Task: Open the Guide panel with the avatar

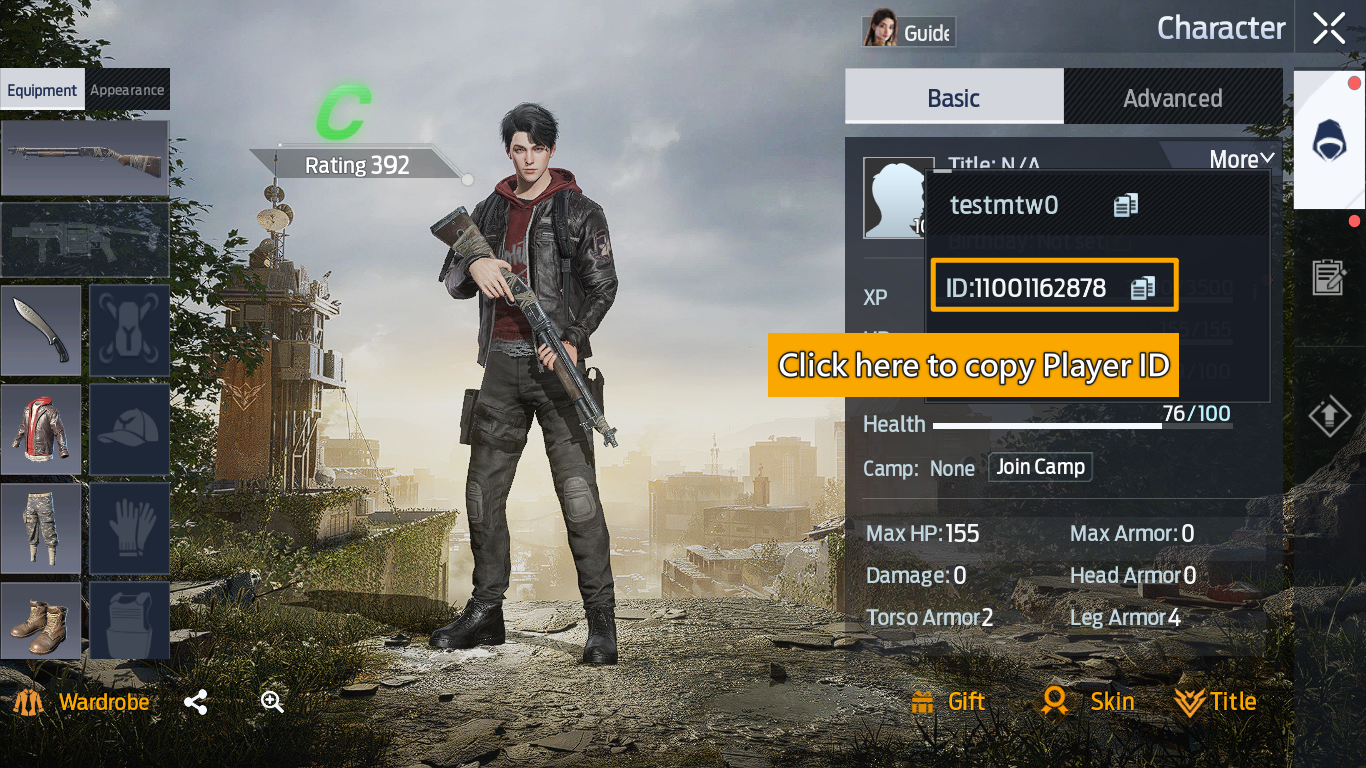Action: coord(906,30)
